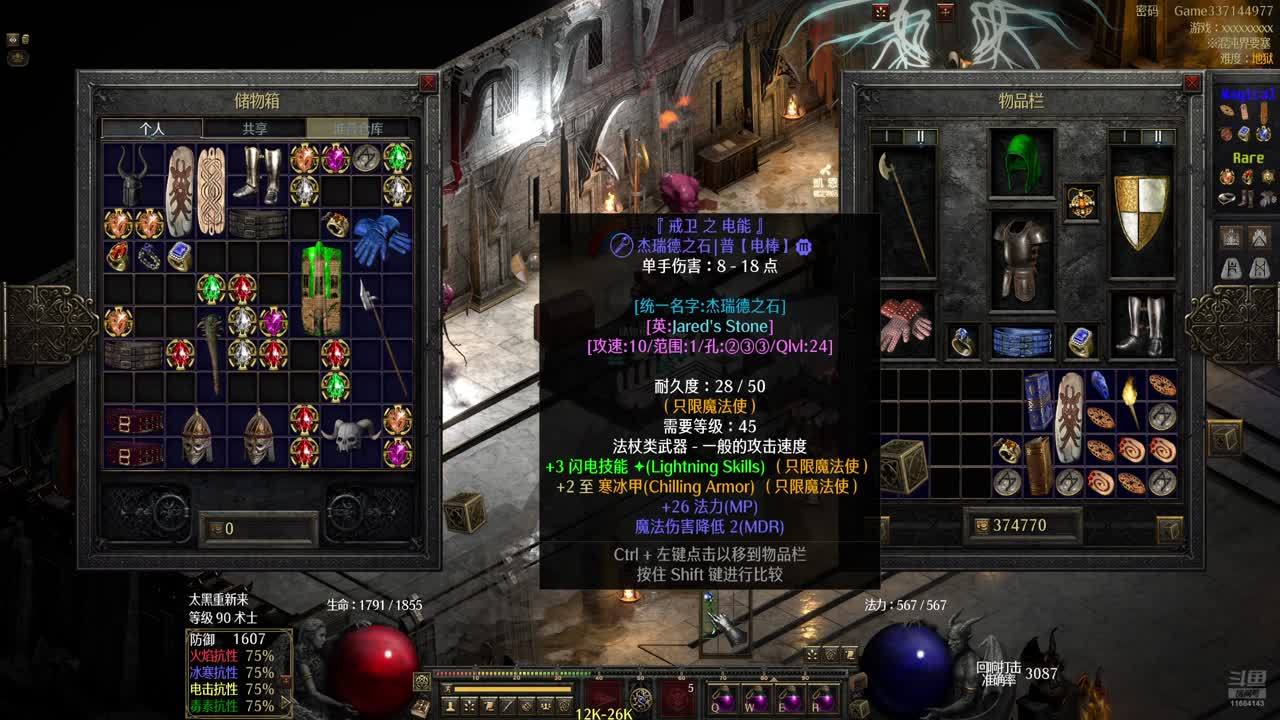Select the equipped amulet slot
Viewport: 1280px width, 720px height.
point(1081,202)
